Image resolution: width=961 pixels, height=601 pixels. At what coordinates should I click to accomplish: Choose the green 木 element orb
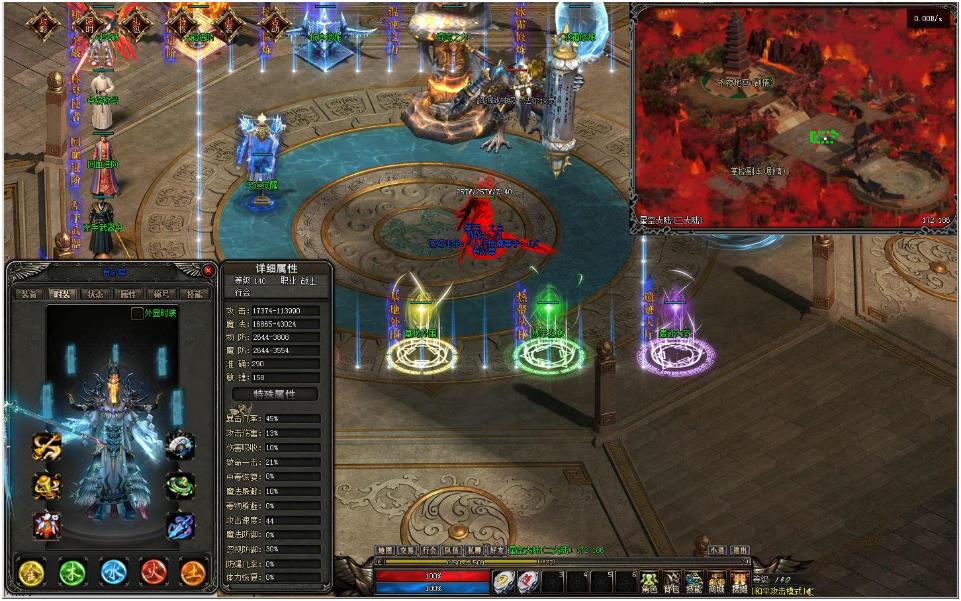click(x=72, y=571)
